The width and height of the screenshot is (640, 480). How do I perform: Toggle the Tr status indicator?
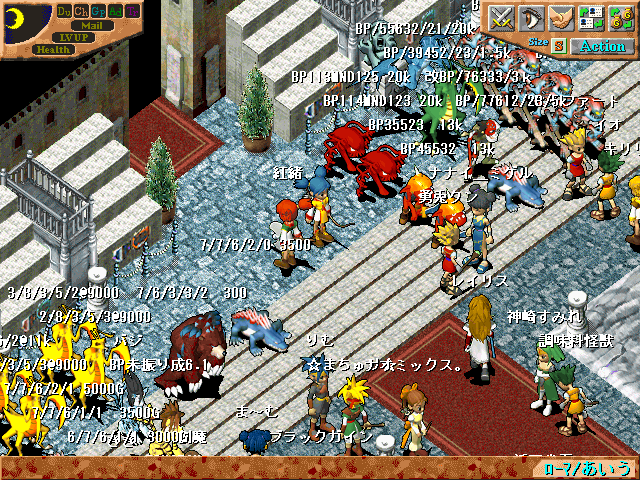(x=132, y=10)
